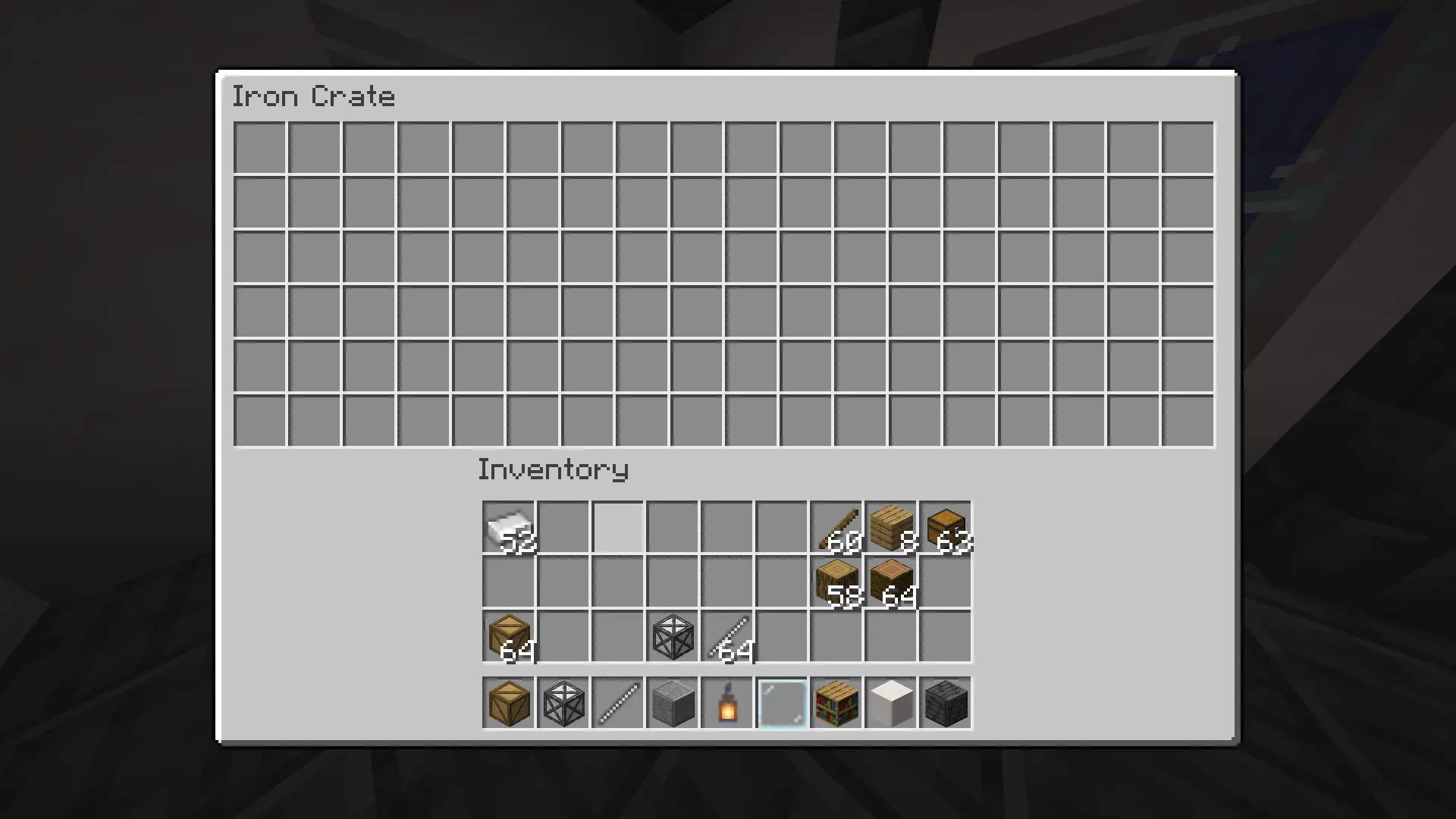Image resolution: width=1456 pixels, height=819 pixels.
Task: Select the iron bars frame block
Action: click(672, 638)
